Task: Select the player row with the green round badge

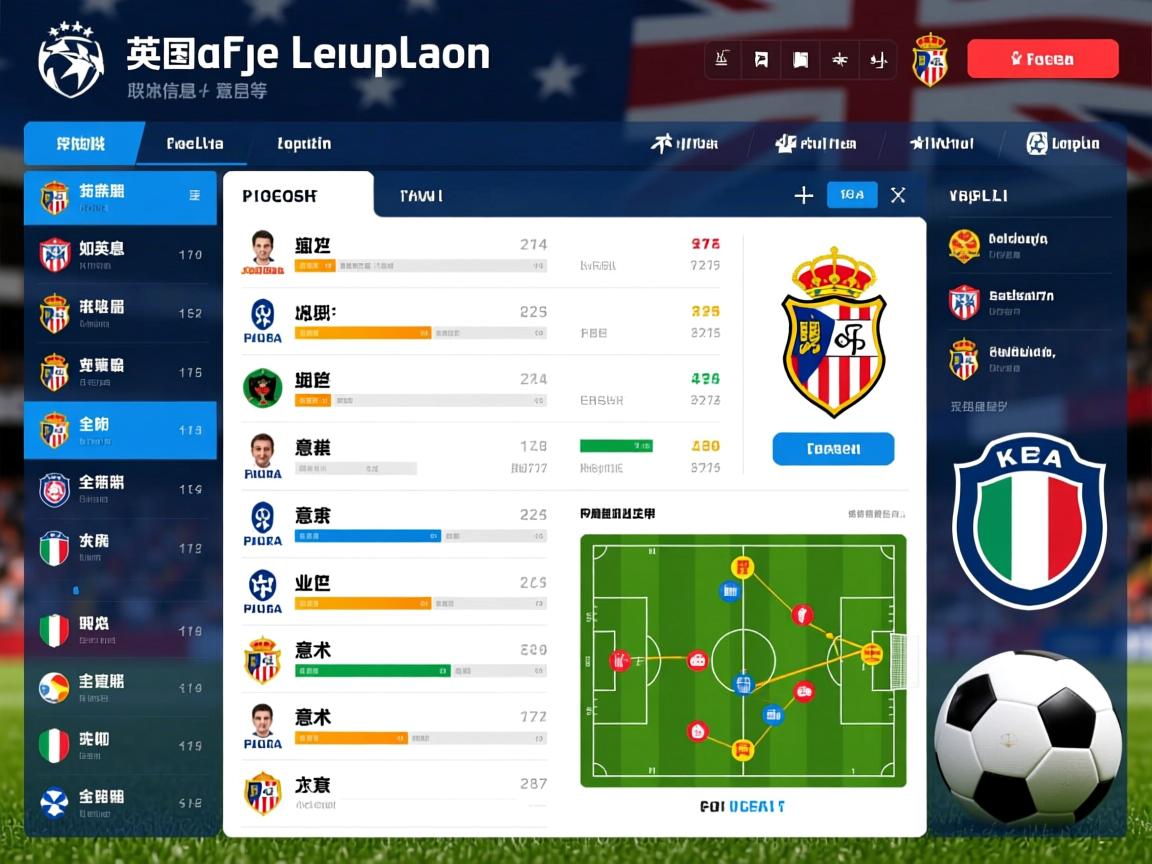Action: coord(395,389)
